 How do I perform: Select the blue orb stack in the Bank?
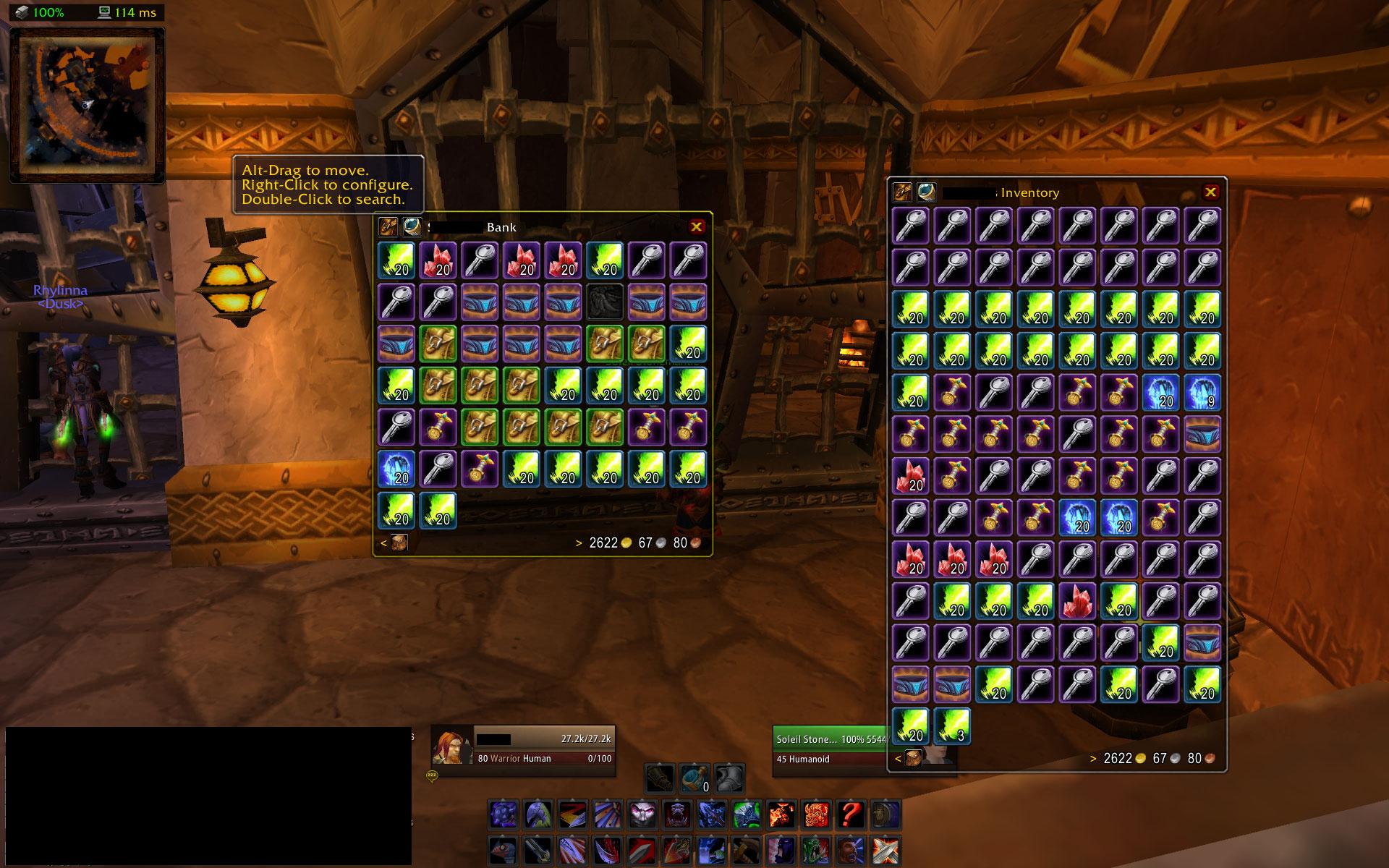click(396, 469)
